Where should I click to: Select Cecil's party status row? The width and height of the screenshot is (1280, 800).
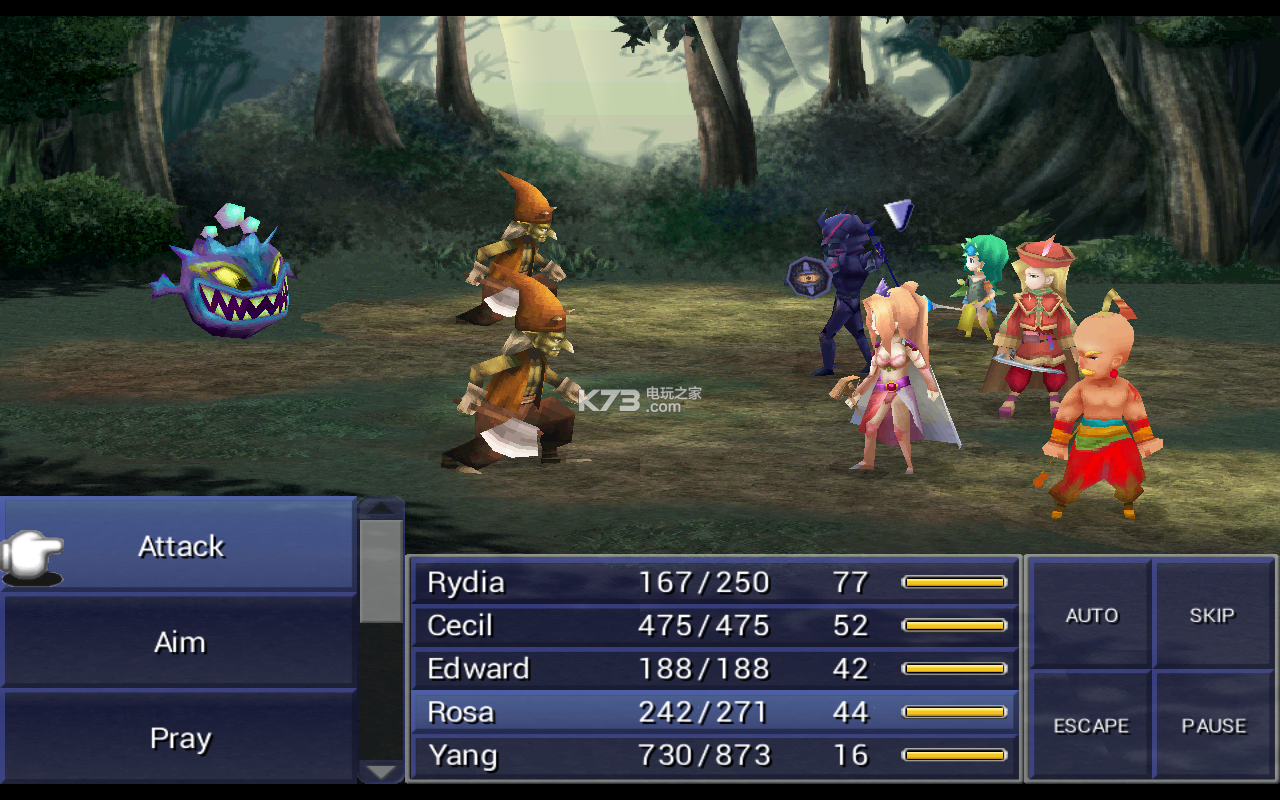coord(714,625)
